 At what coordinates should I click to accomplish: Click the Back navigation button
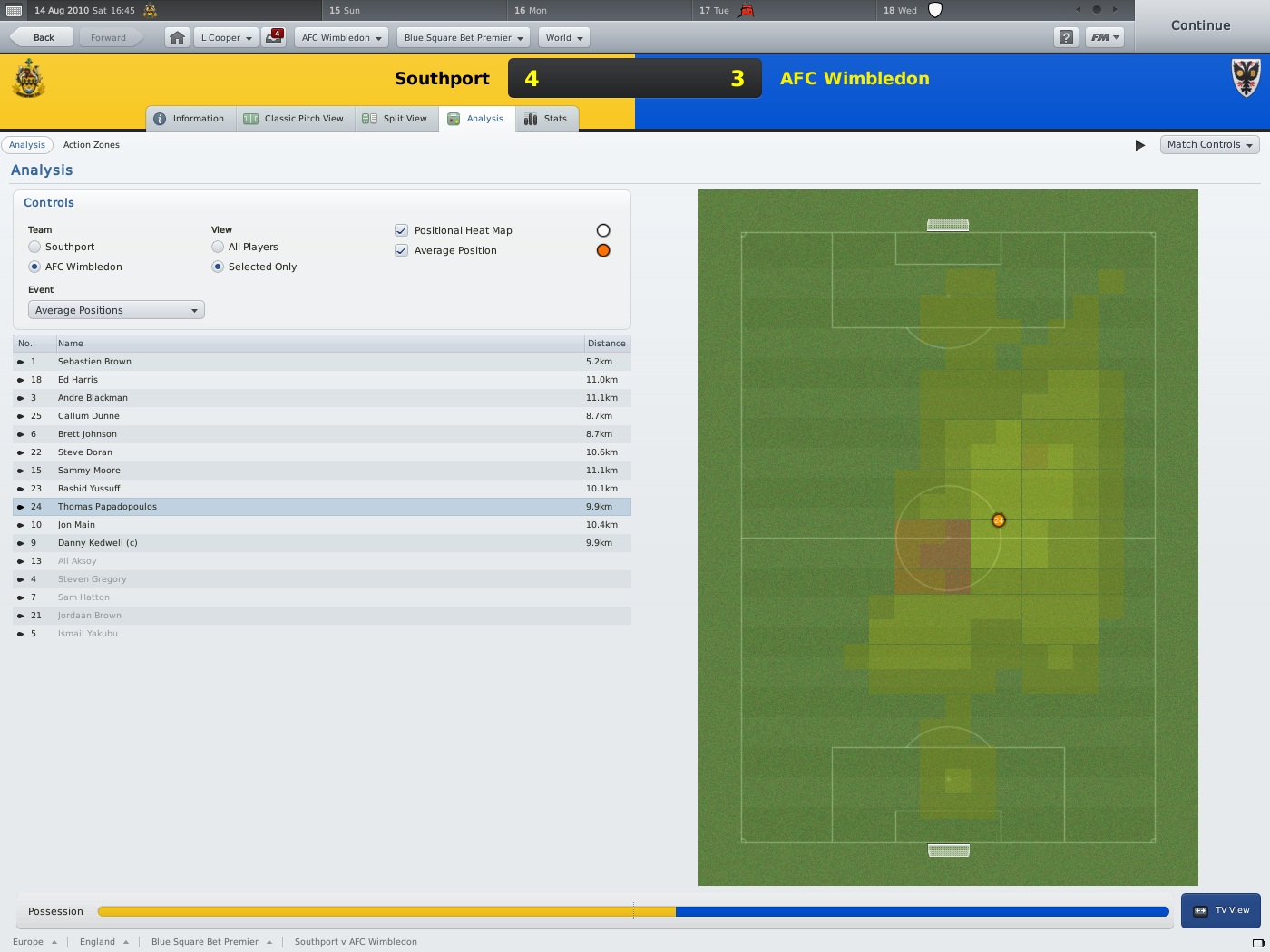point(41,37)
